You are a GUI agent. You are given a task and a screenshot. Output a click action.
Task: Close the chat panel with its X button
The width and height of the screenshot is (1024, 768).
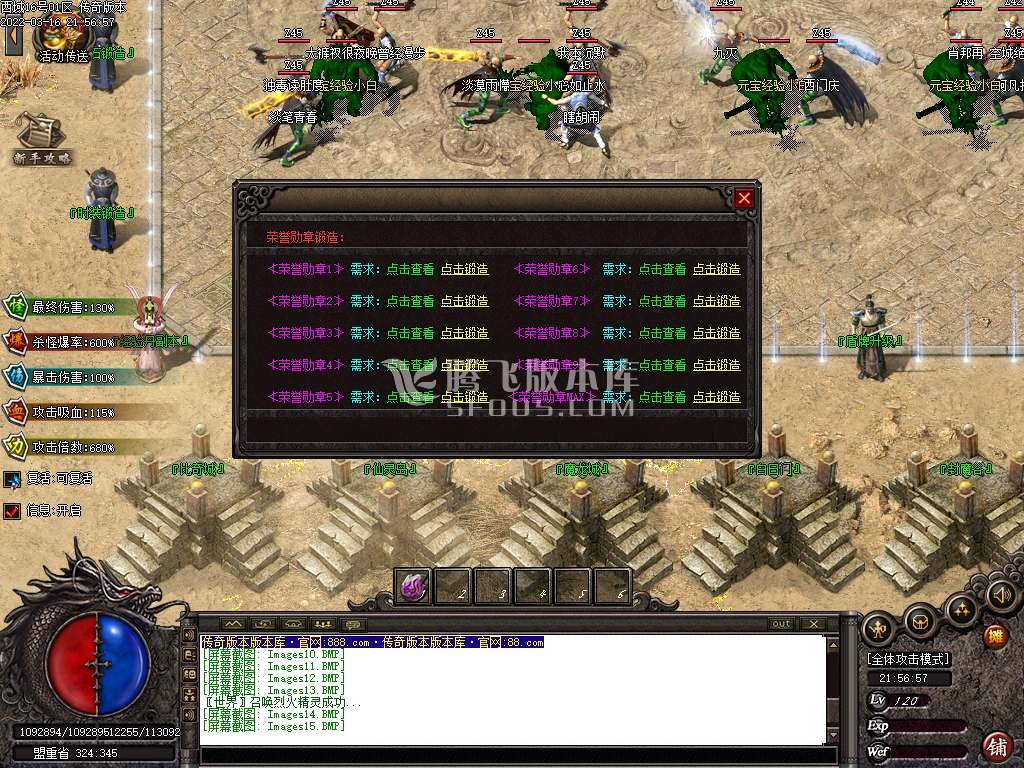[x=813, y=624]
